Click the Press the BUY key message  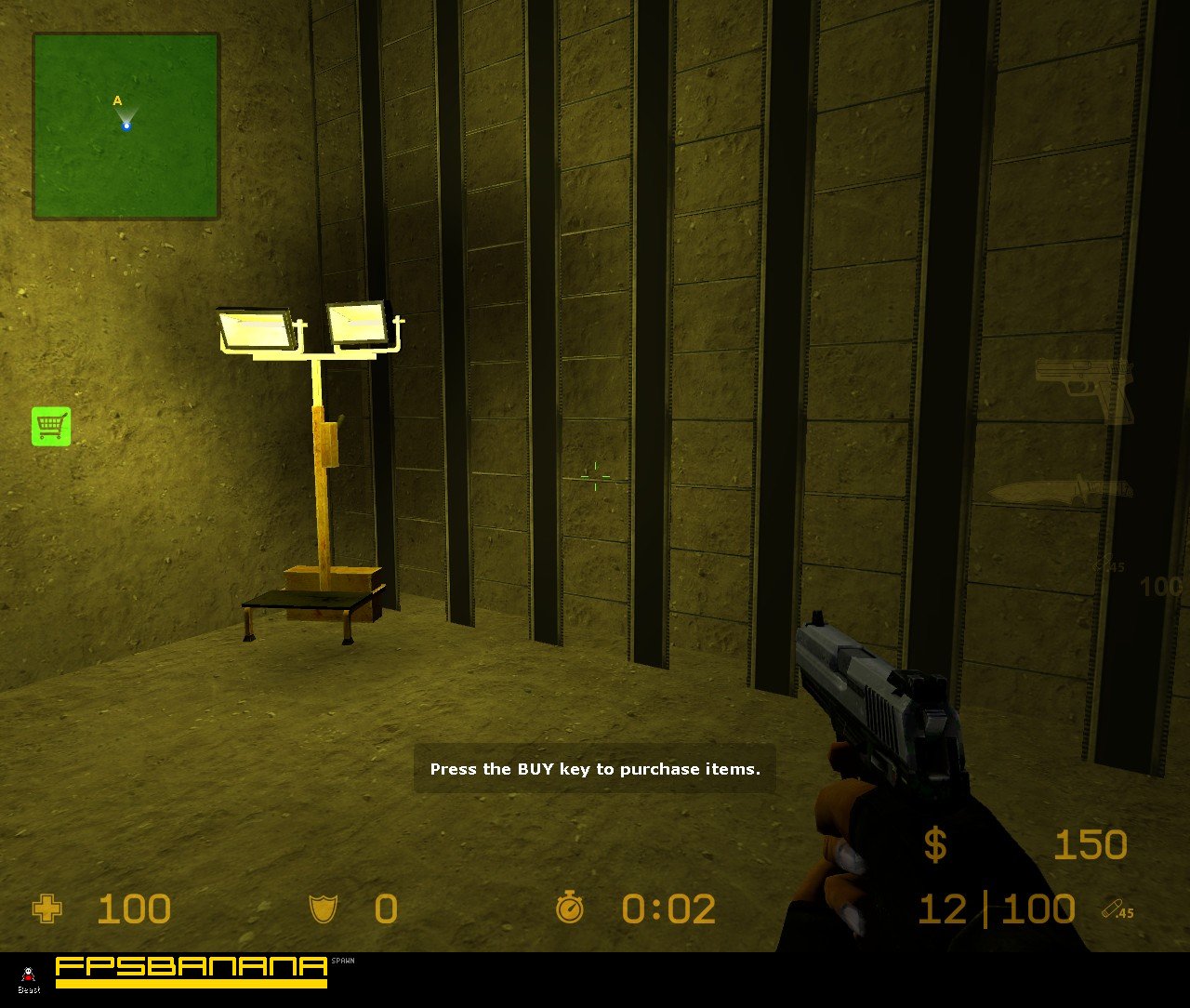[x=595, y=769]
